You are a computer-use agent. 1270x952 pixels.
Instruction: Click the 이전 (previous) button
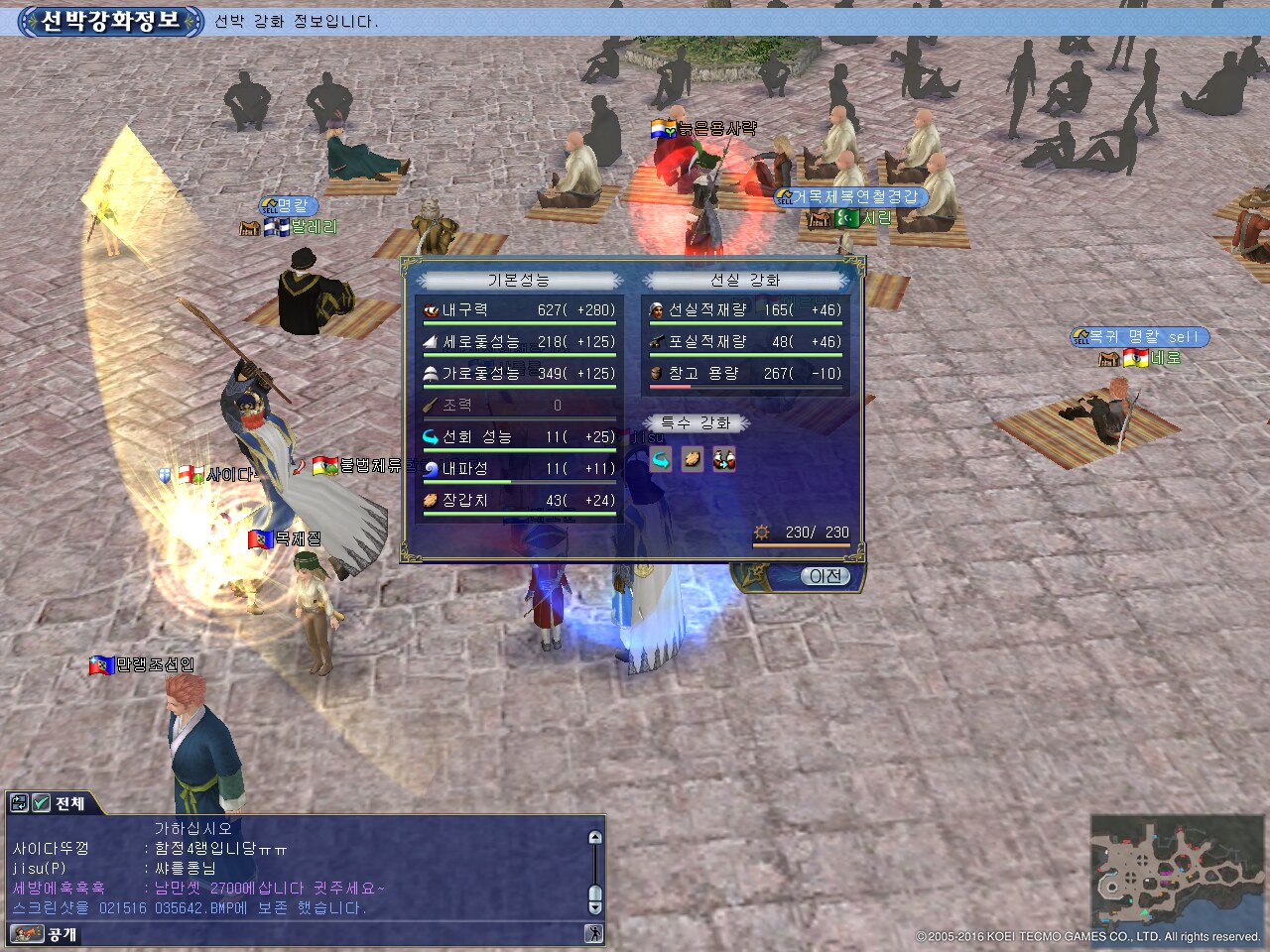[825, 576]
